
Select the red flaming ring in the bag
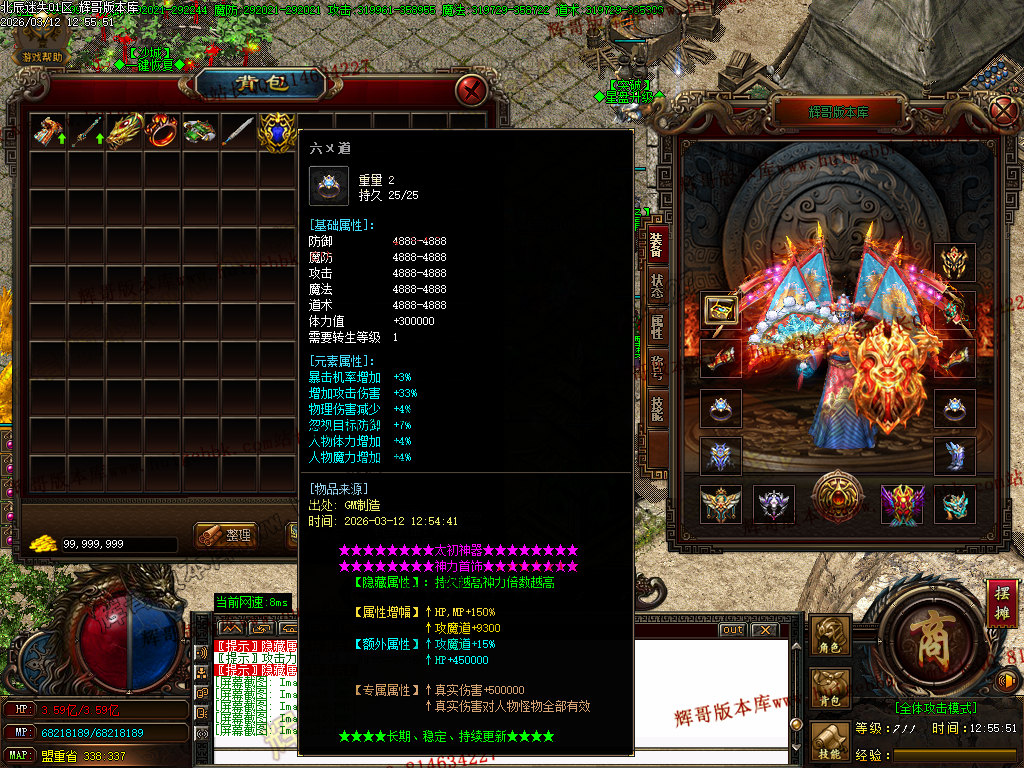click(x=162, y=131)
